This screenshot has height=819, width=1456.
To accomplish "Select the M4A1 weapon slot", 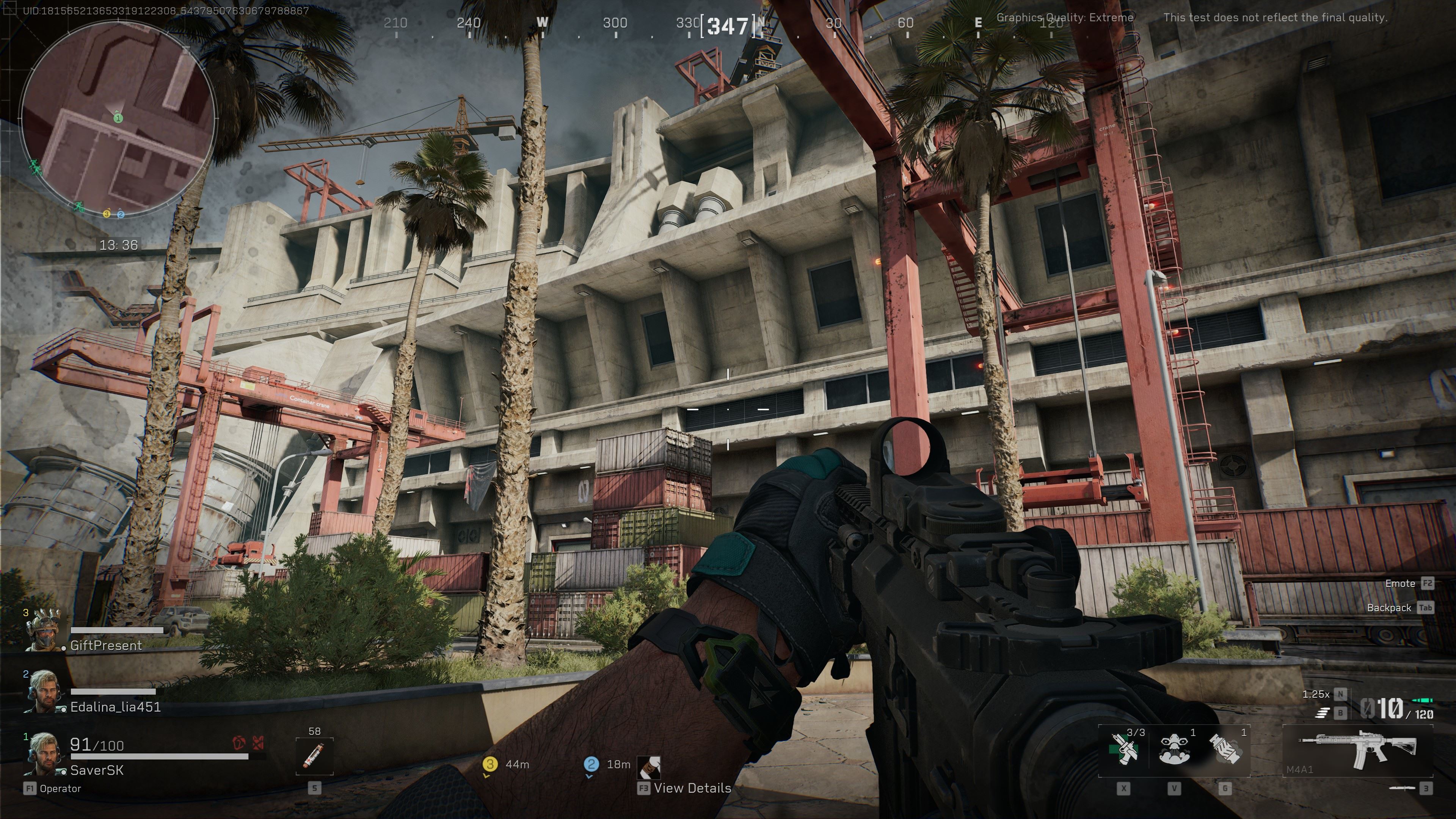I will (1357, 751).
